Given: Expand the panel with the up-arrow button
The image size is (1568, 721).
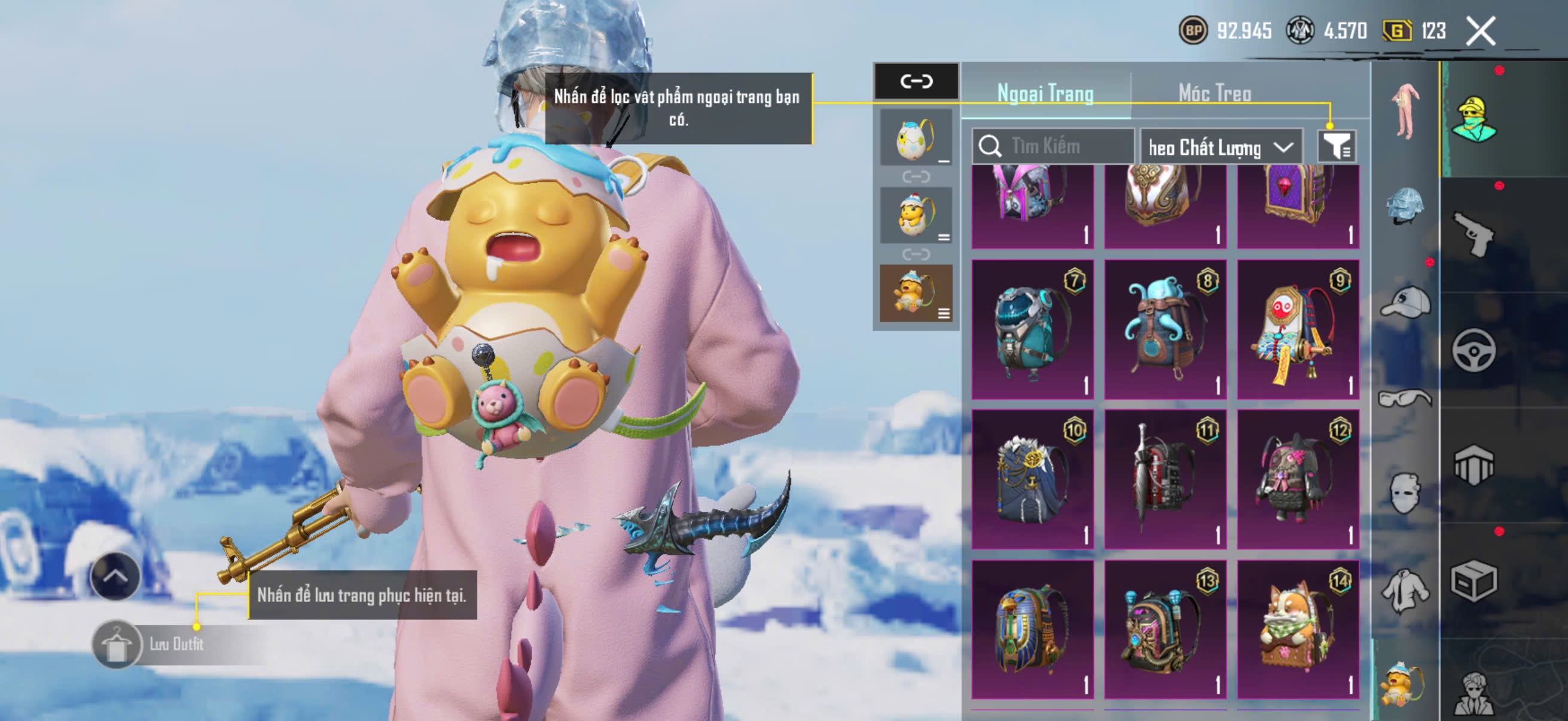Looking at the screenshot, I should click(x=115, y=576).
